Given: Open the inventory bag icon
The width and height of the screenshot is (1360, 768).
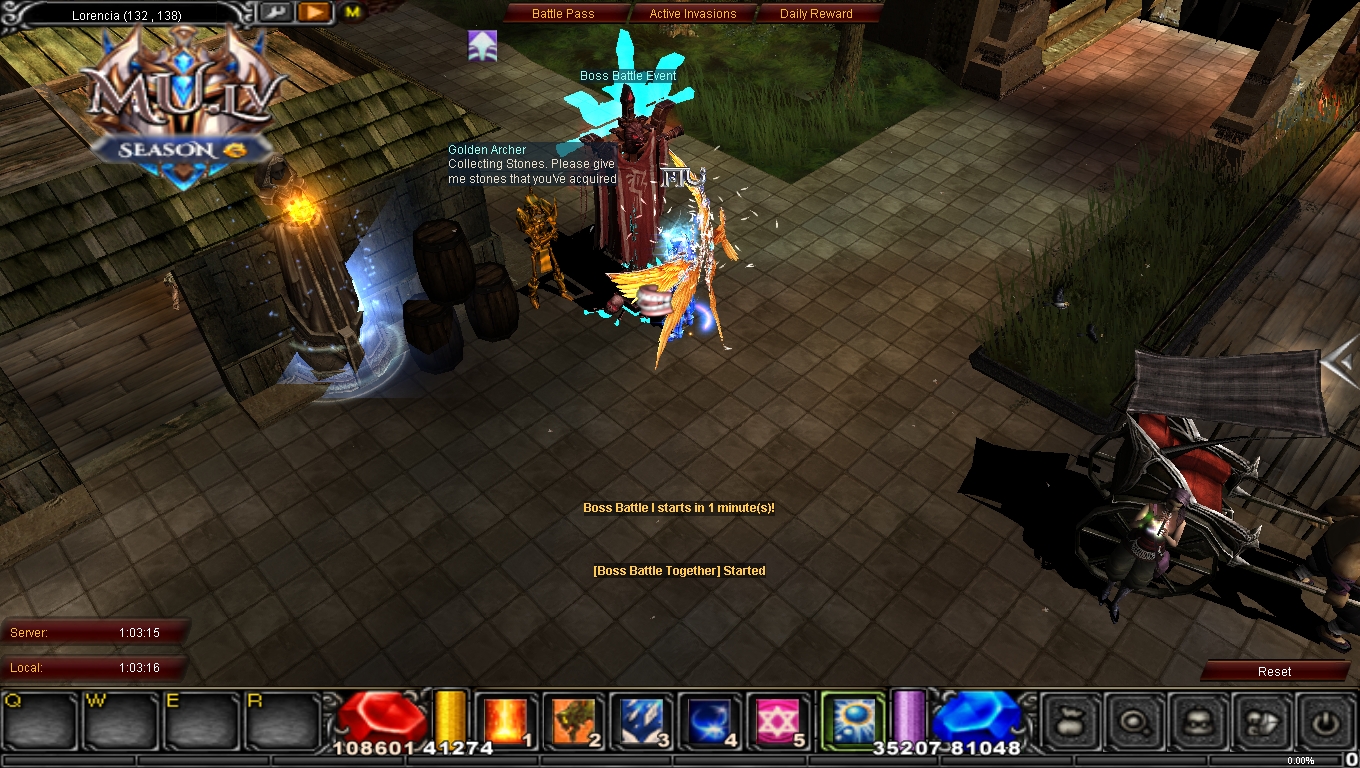Looking at the screenshot, I should (x=1070, y=721).
